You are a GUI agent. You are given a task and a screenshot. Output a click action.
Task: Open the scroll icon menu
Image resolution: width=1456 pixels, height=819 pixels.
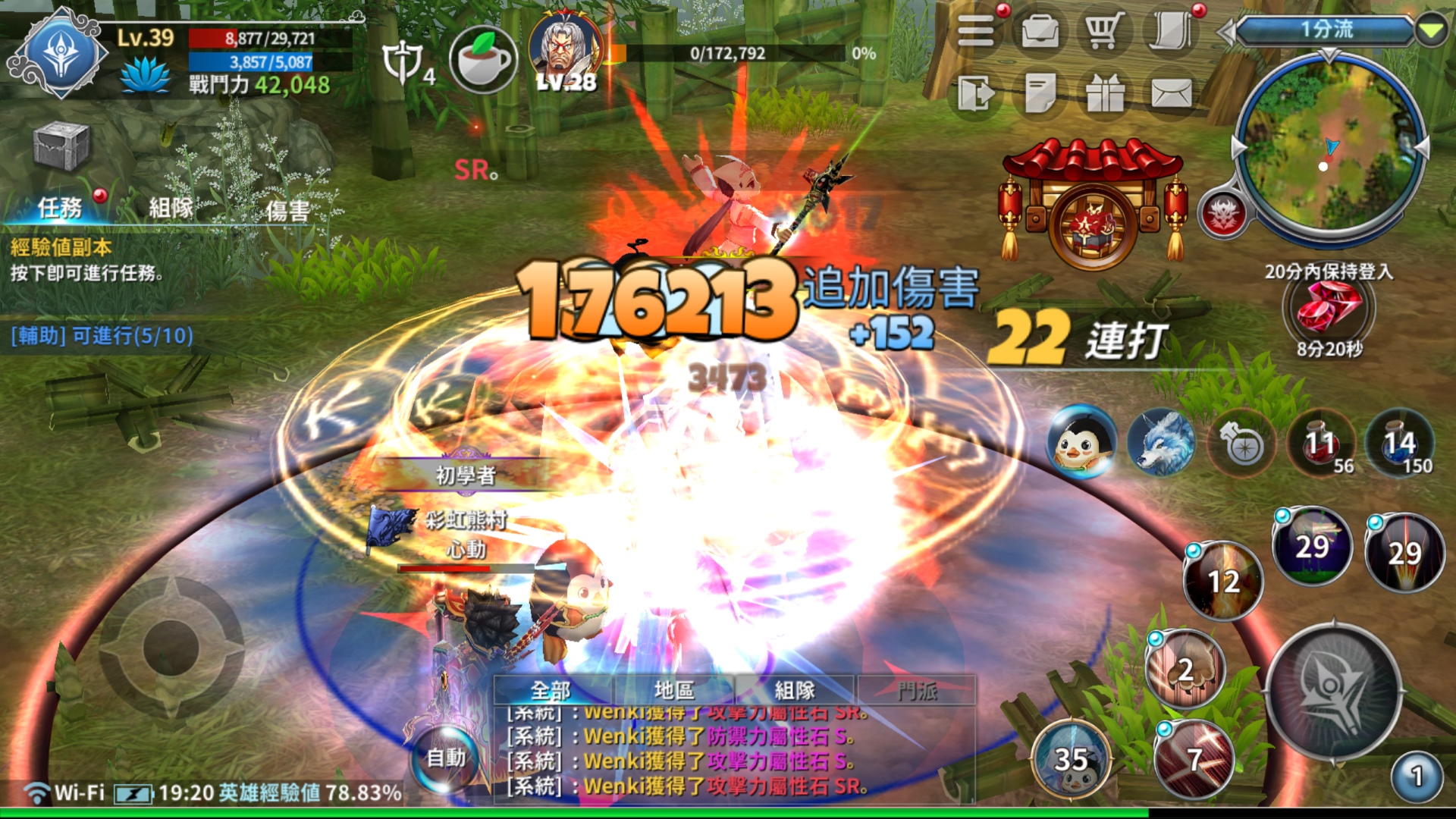pos(1170,32)
